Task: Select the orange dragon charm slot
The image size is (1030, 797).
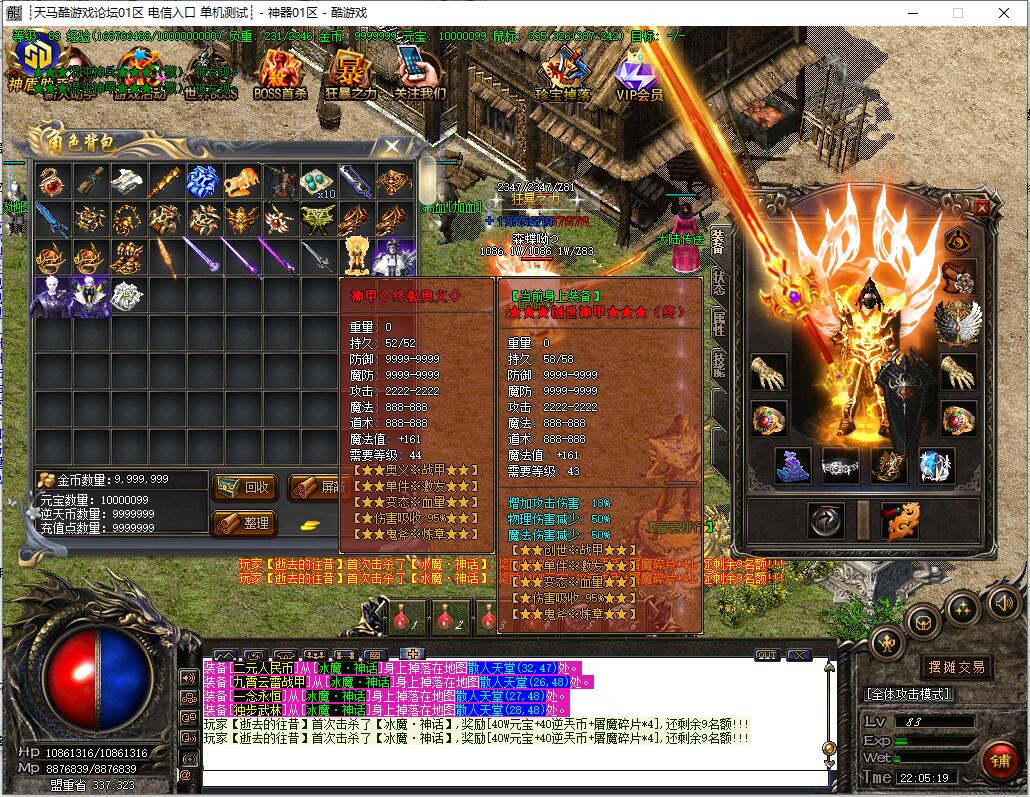Action: (899, 521)
